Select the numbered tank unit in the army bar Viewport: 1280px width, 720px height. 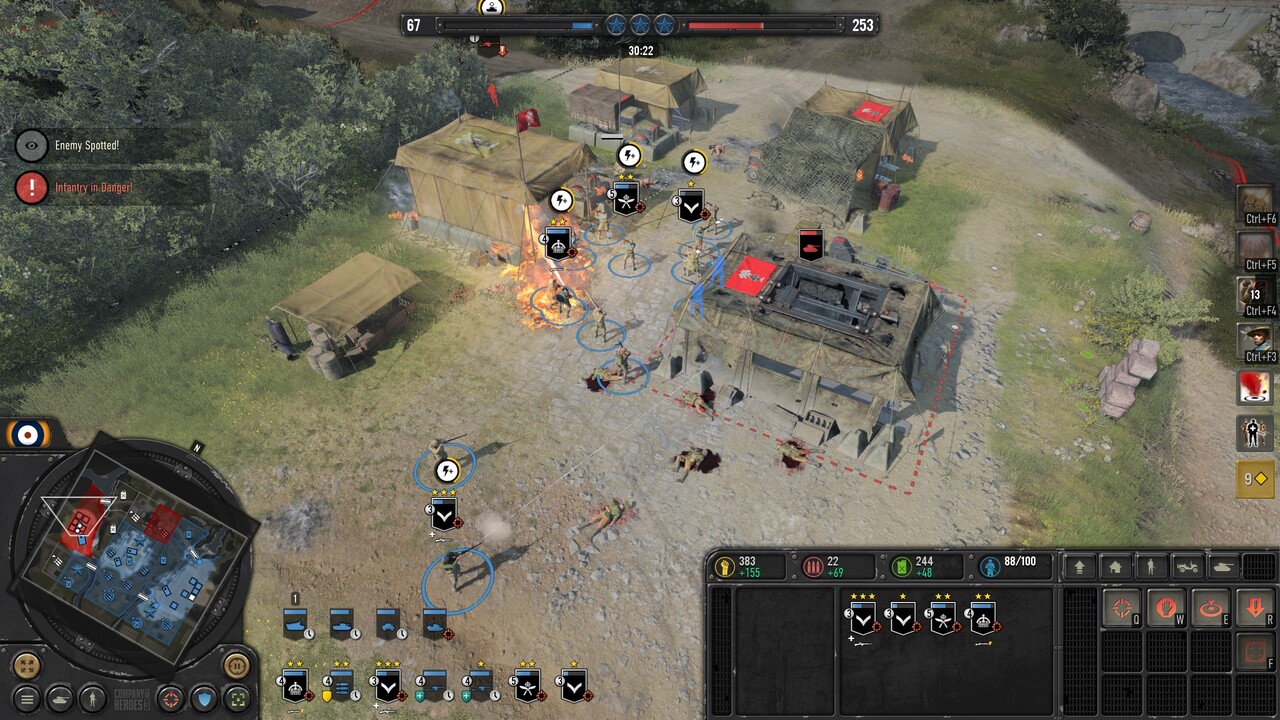296,622
